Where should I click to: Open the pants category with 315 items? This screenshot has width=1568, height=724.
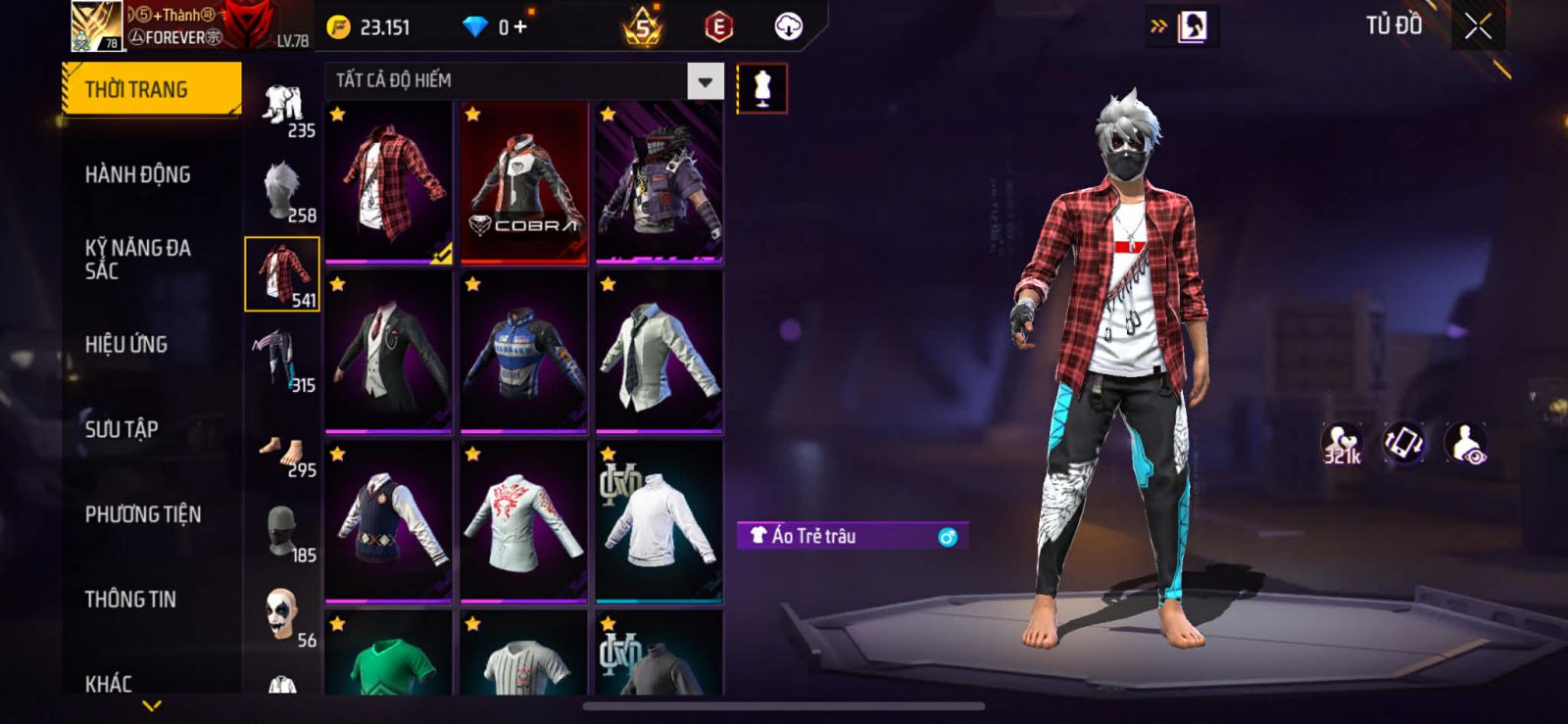click(282, 361)
